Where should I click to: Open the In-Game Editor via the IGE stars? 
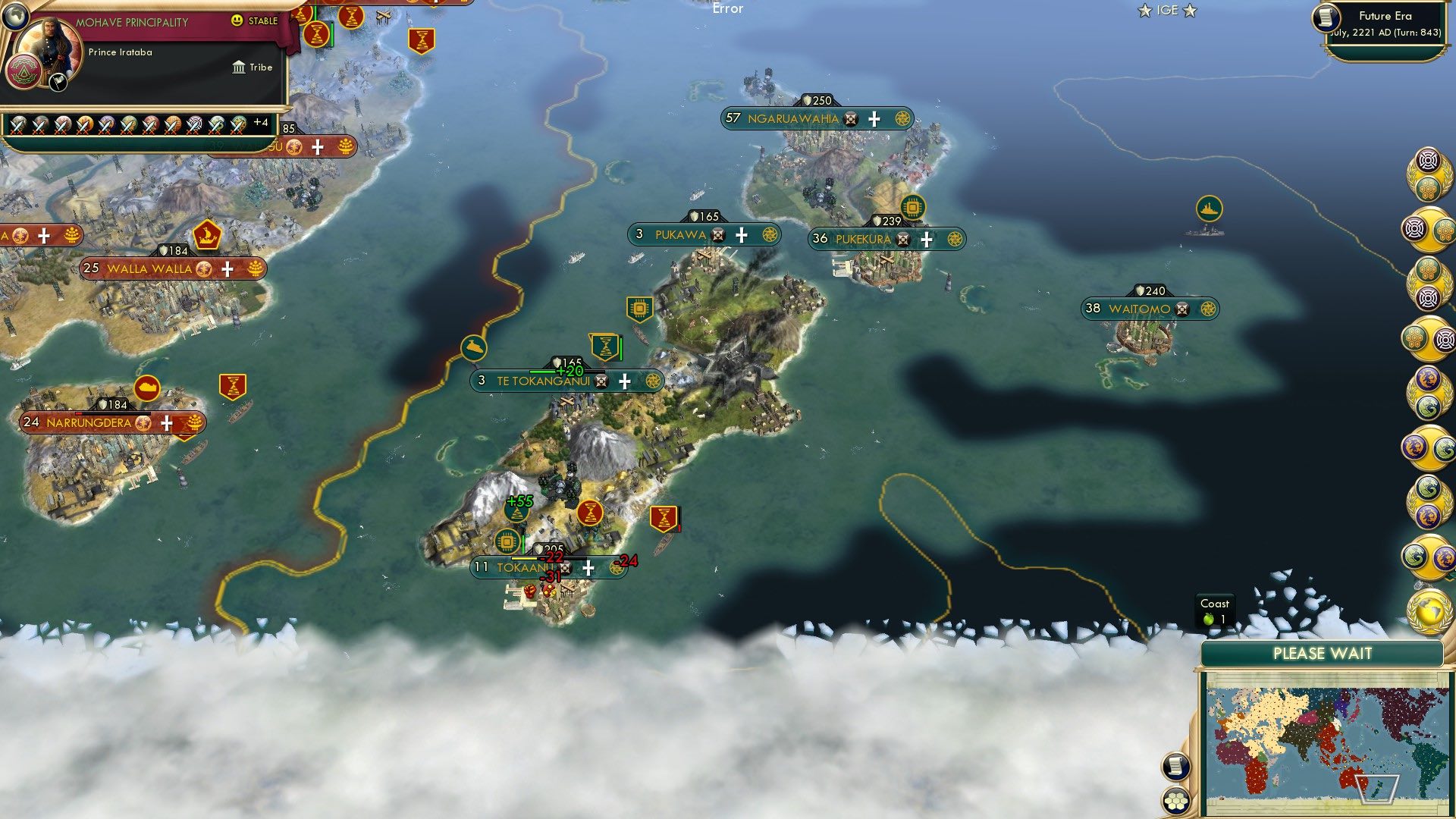click(x=1168, y=10)
